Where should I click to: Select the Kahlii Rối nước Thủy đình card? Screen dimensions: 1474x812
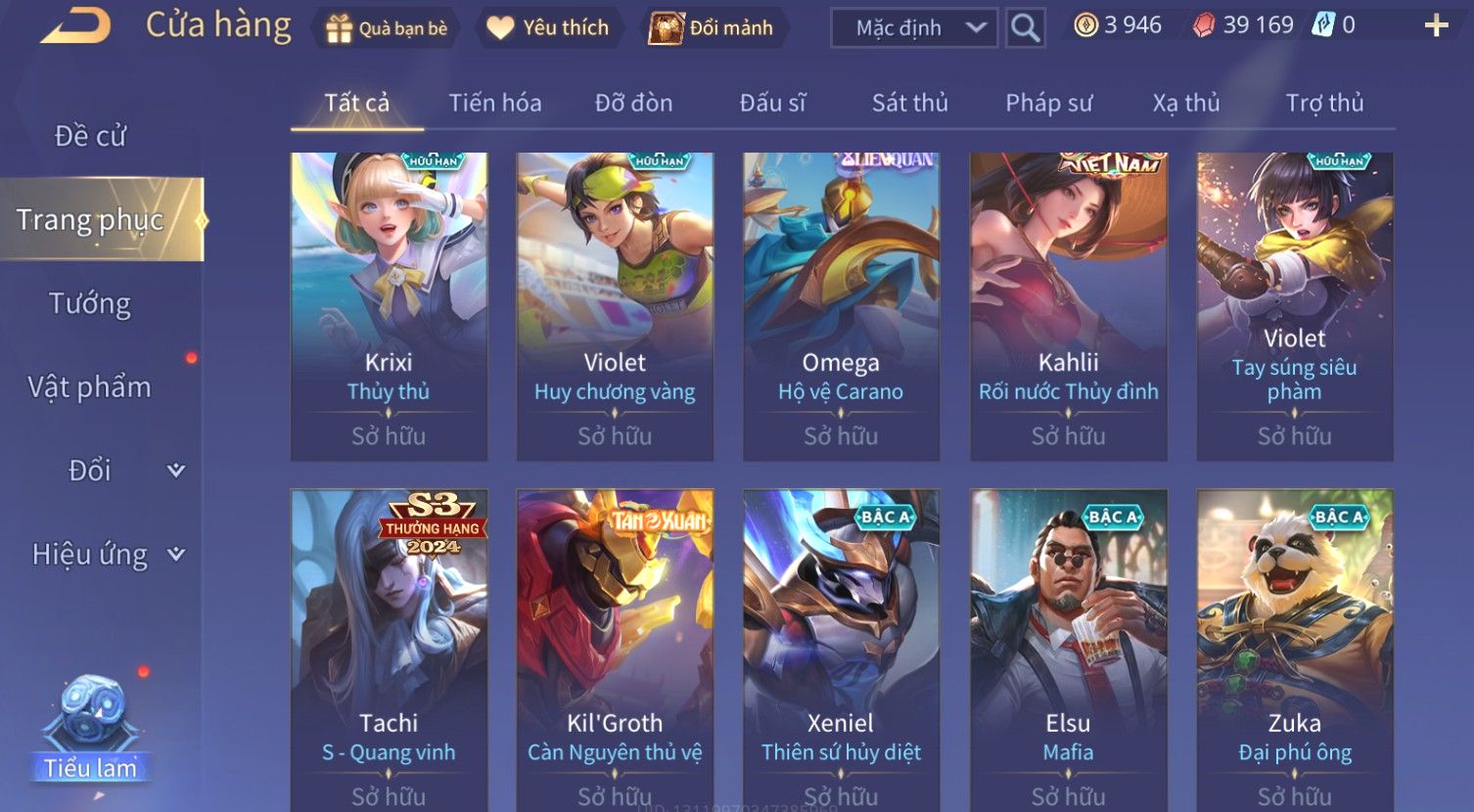(x=1068, y=306)
